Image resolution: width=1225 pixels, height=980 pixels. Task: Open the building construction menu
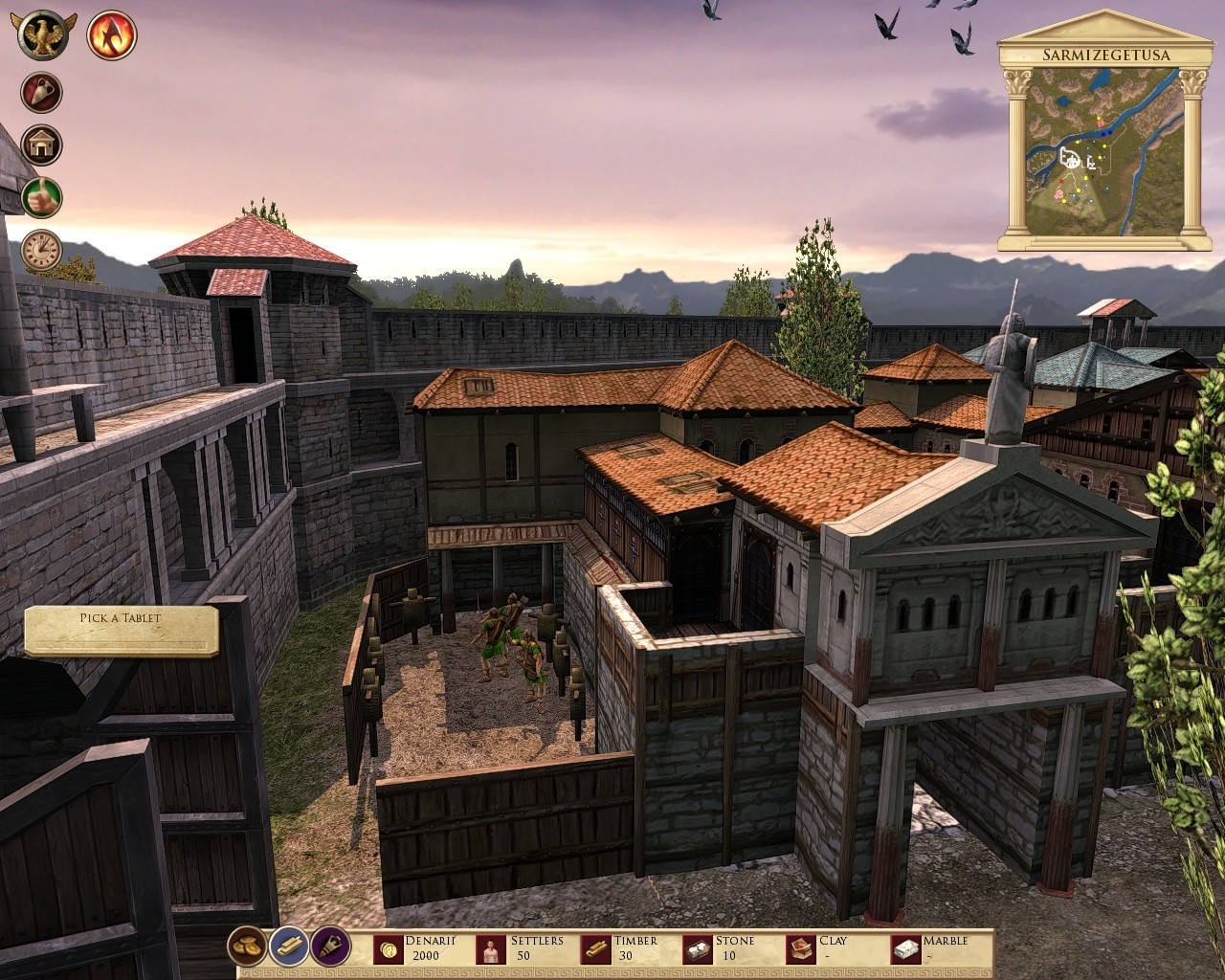tap(42, 145)
